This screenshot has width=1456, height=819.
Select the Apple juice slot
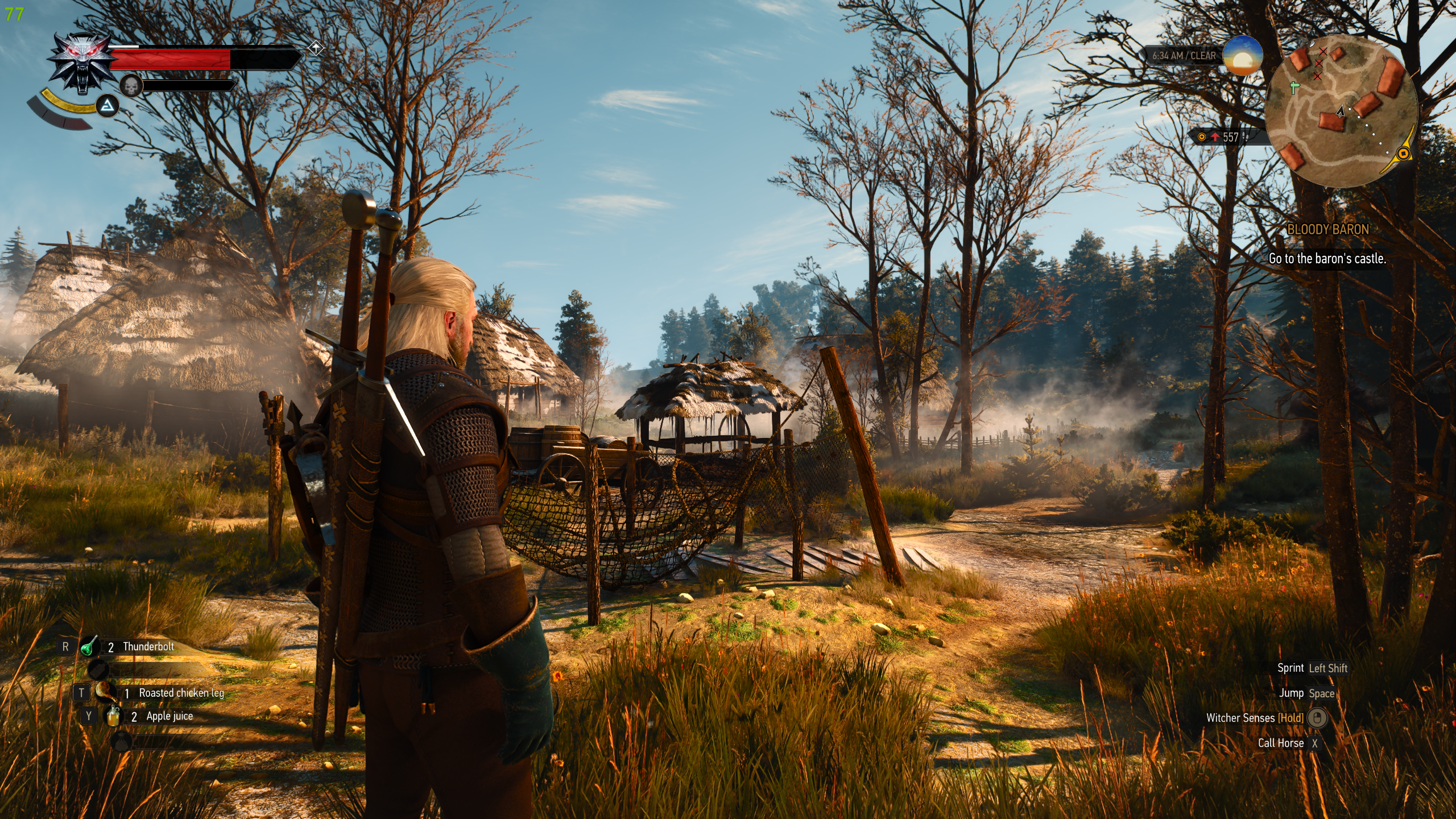[113, 716]
